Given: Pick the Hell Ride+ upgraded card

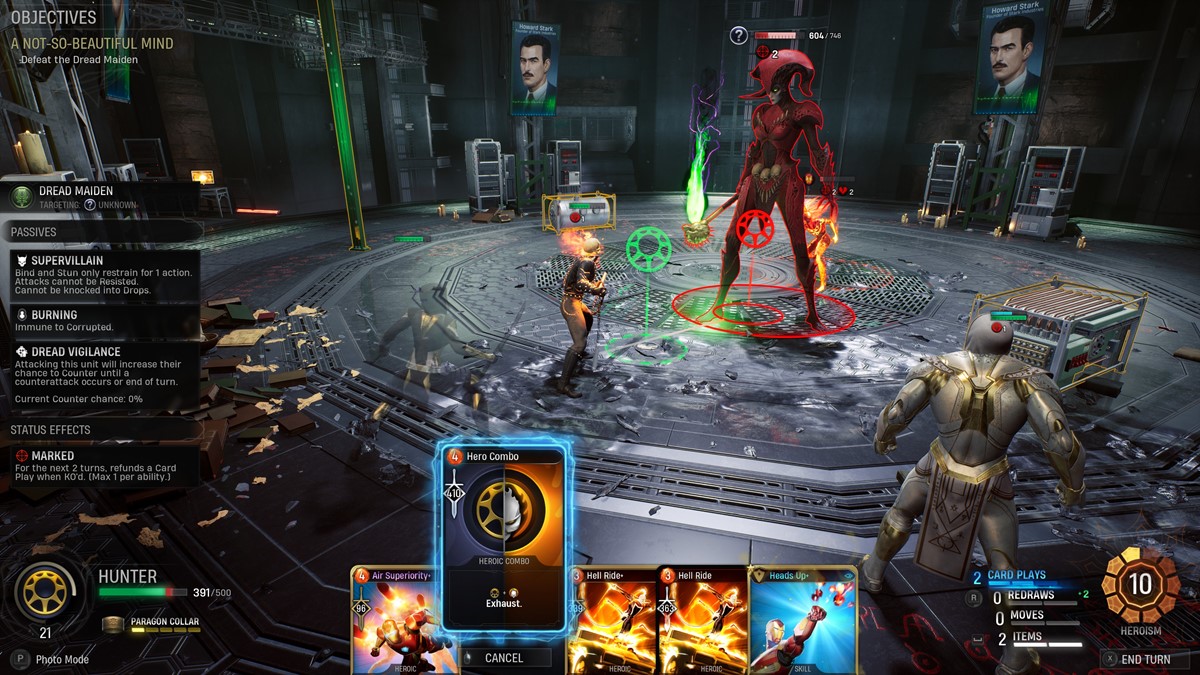Looking at the screenshot, I should [x=610, y=620].
